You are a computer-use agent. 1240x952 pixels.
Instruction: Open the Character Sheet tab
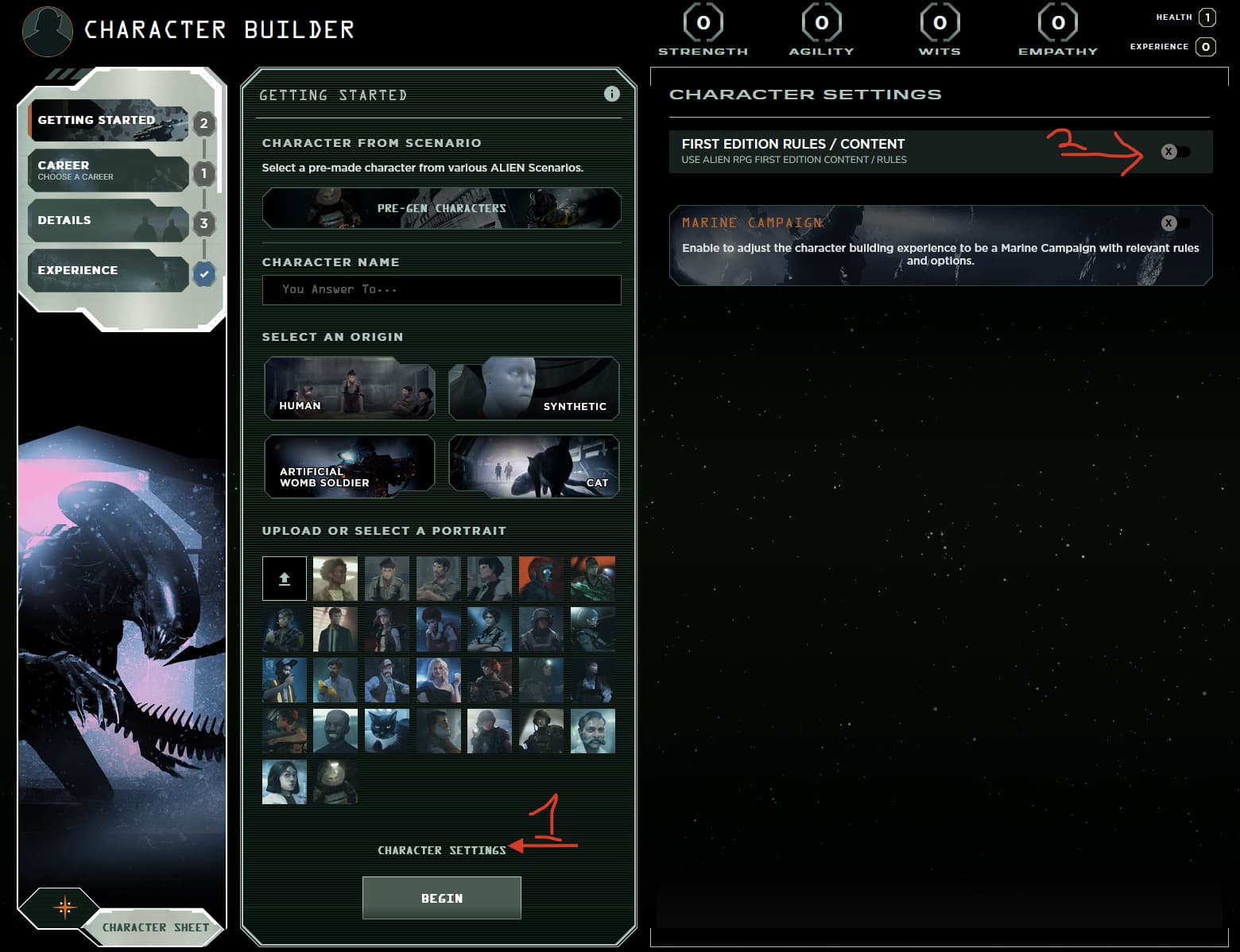(155, 927)
